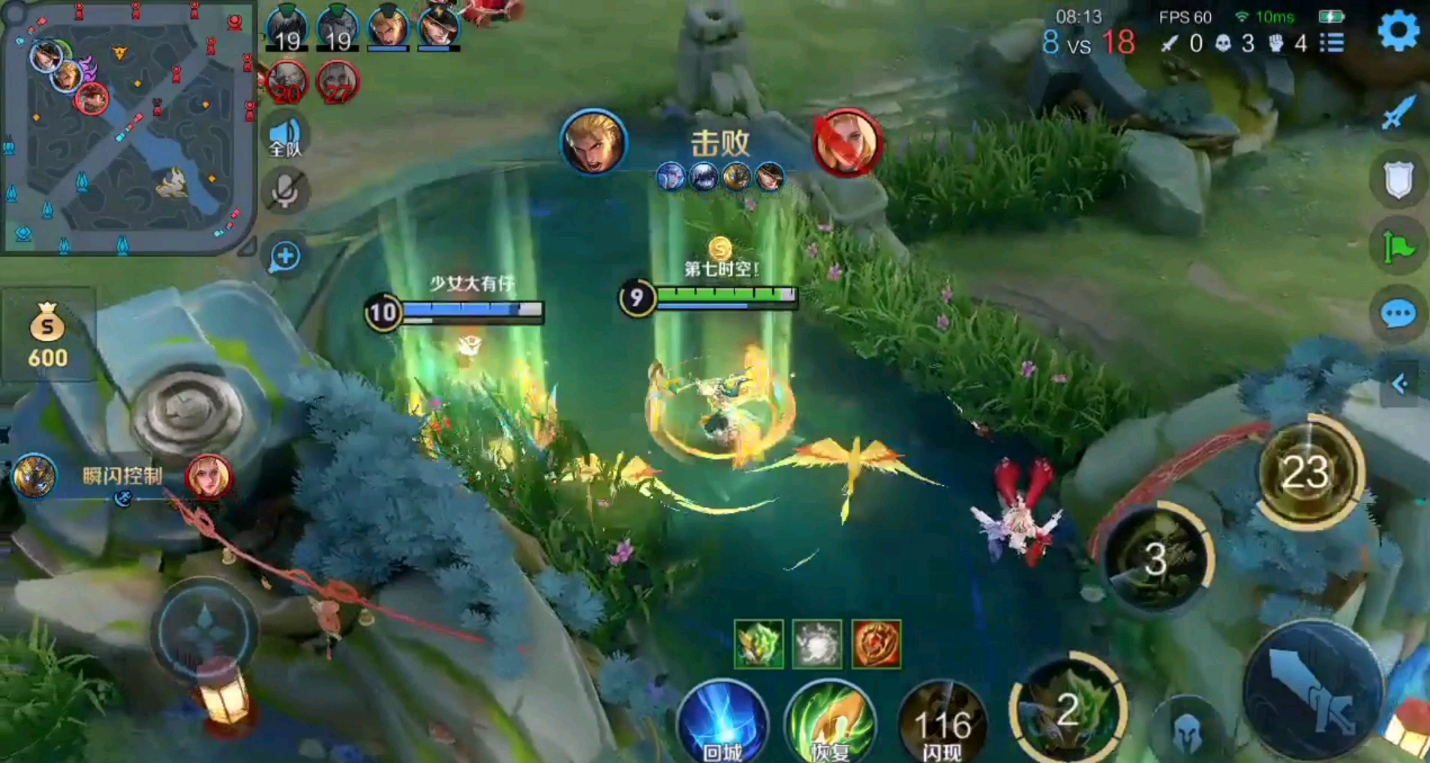Send the shield defend signal
Image resolution: width=1430 pixels, height=763 pixels.
[1397, 180]
